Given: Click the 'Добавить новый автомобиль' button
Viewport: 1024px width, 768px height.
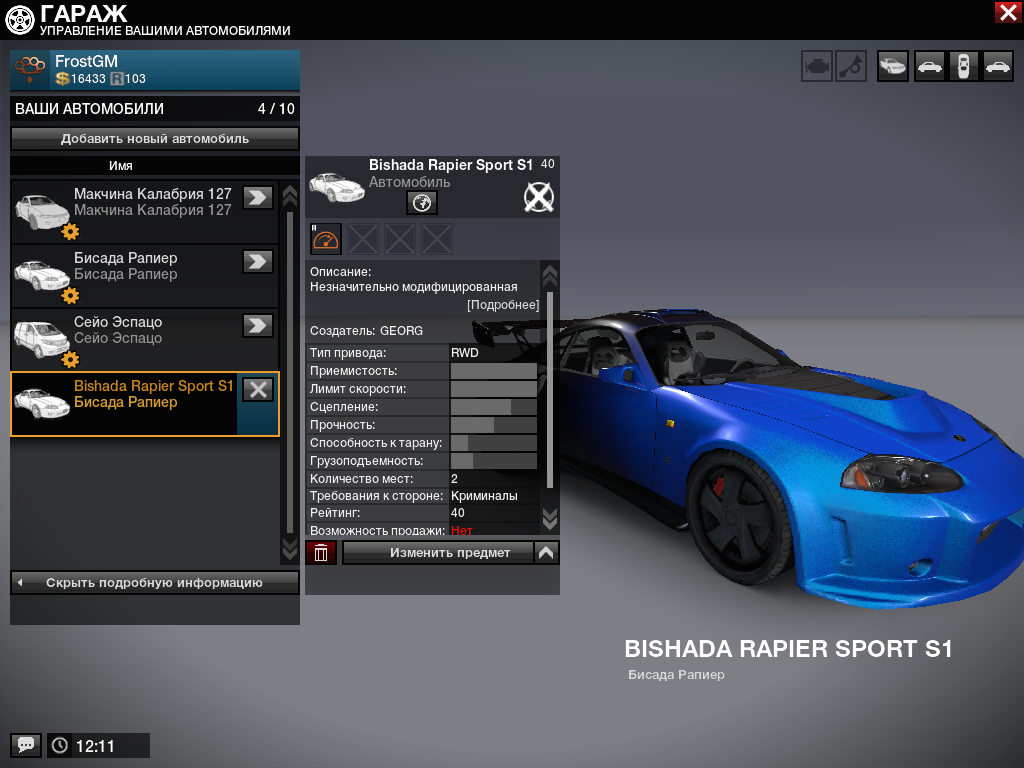Looking at the screenshot, I should tap(155, 139).
